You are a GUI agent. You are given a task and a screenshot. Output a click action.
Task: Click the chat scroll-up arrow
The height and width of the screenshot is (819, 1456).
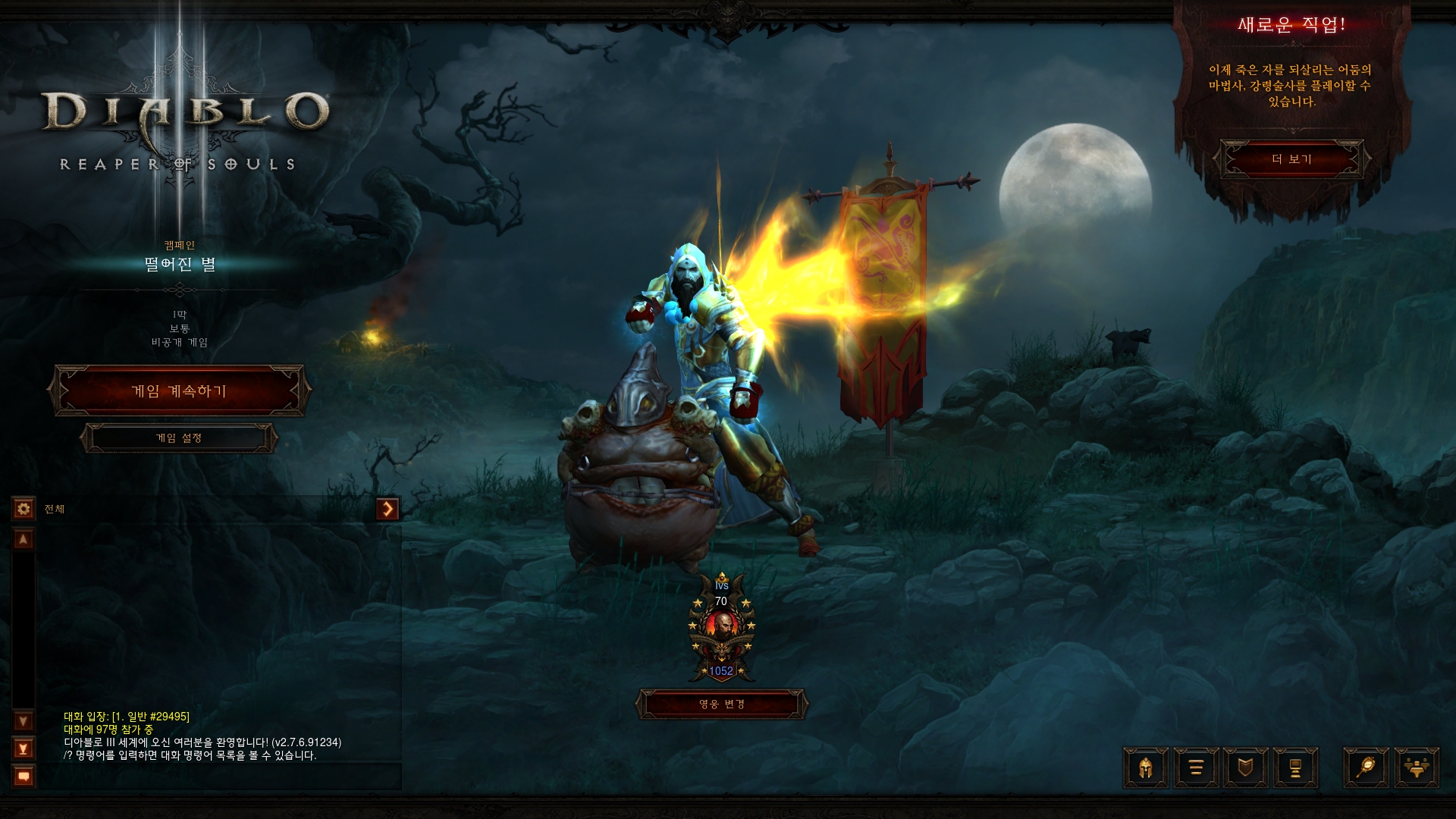click(x=24, y=540)
